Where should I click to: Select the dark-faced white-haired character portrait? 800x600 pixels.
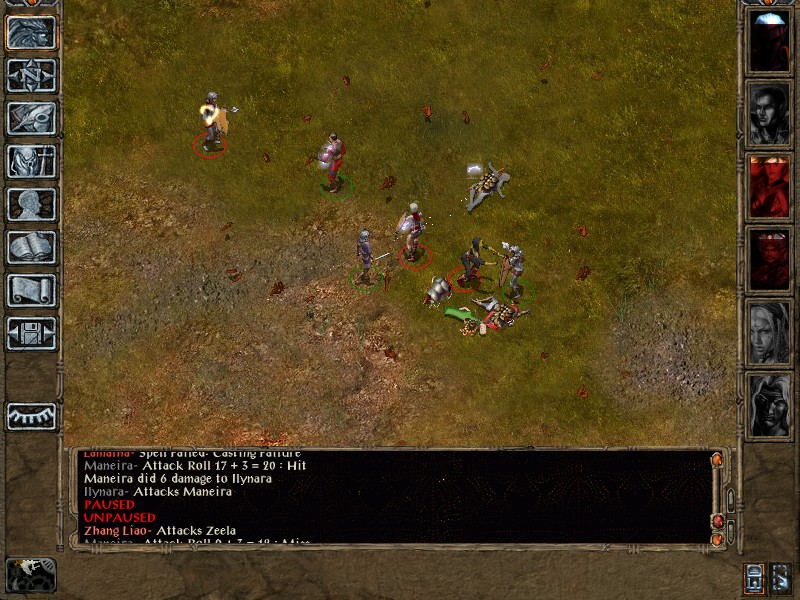point(769,404)
